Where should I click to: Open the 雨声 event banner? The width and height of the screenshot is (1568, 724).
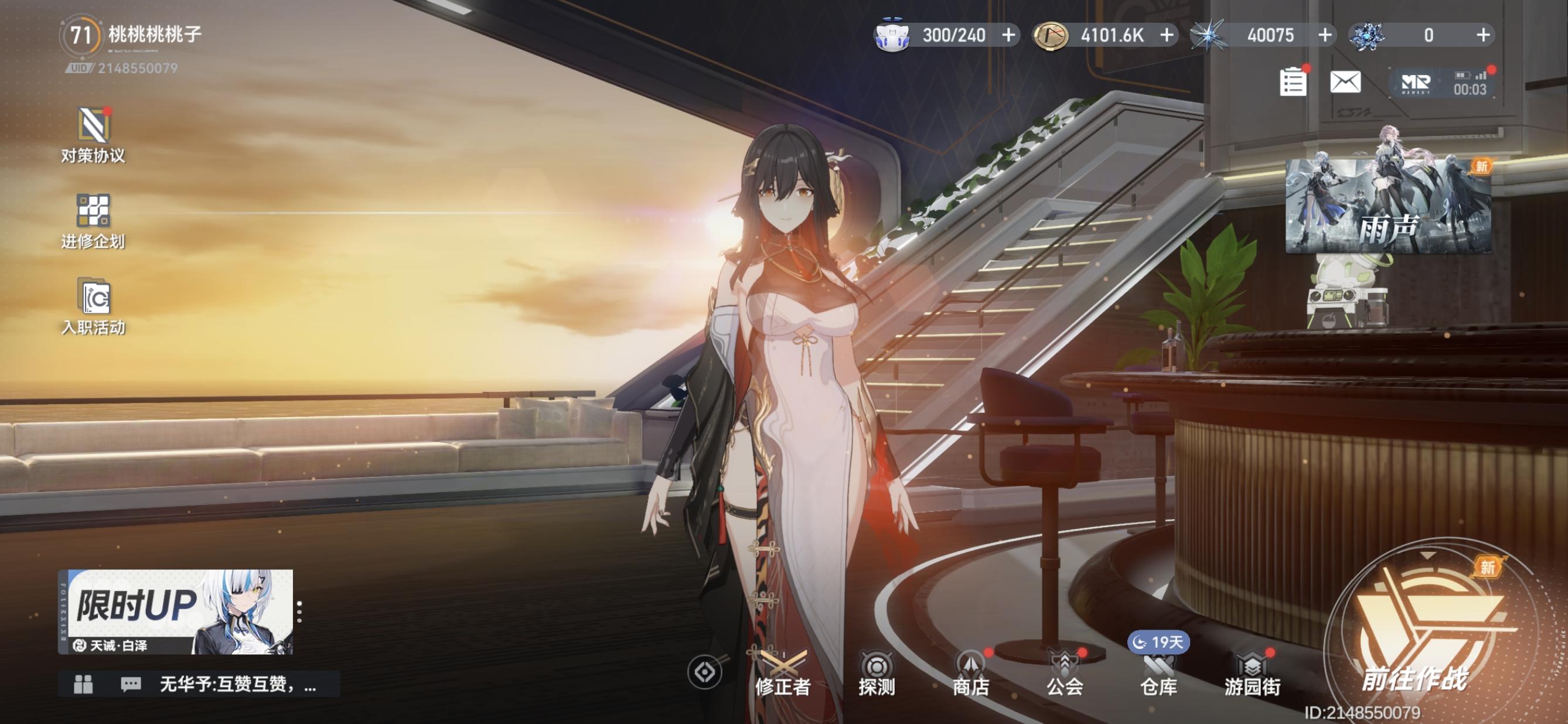point(1388,206)
